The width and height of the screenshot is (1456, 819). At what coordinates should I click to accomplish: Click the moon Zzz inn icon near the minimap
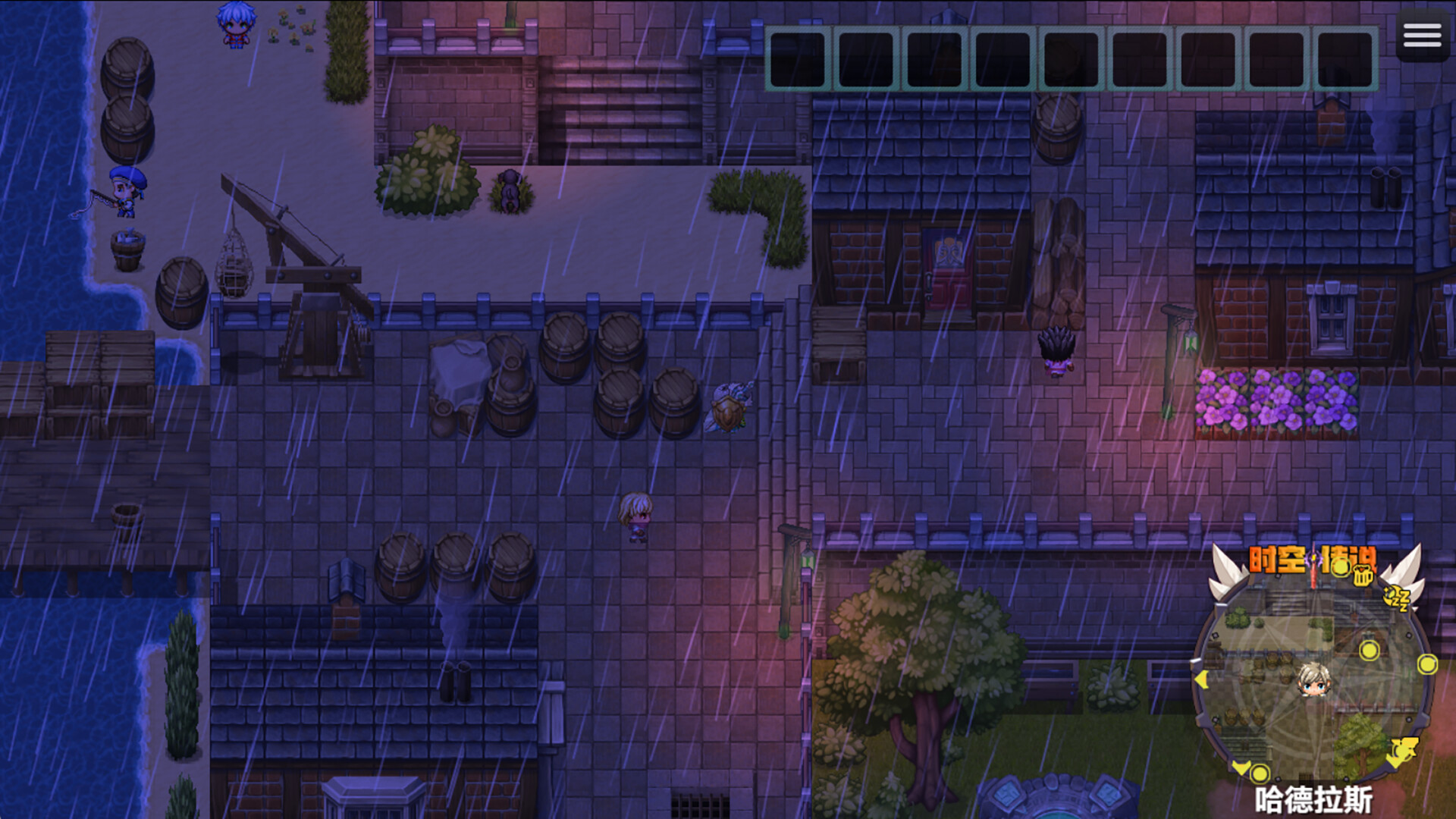[1395, 598]
